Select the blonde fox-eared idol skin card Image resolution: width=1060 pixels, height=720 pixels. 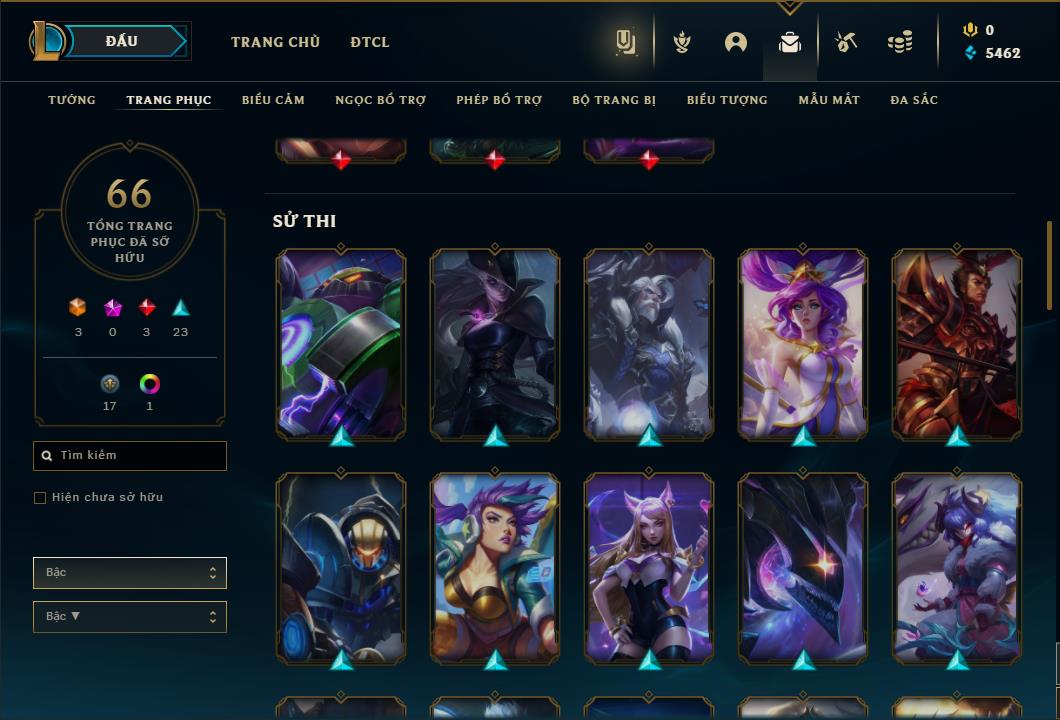pyautogui.click(x=649, y=567)
